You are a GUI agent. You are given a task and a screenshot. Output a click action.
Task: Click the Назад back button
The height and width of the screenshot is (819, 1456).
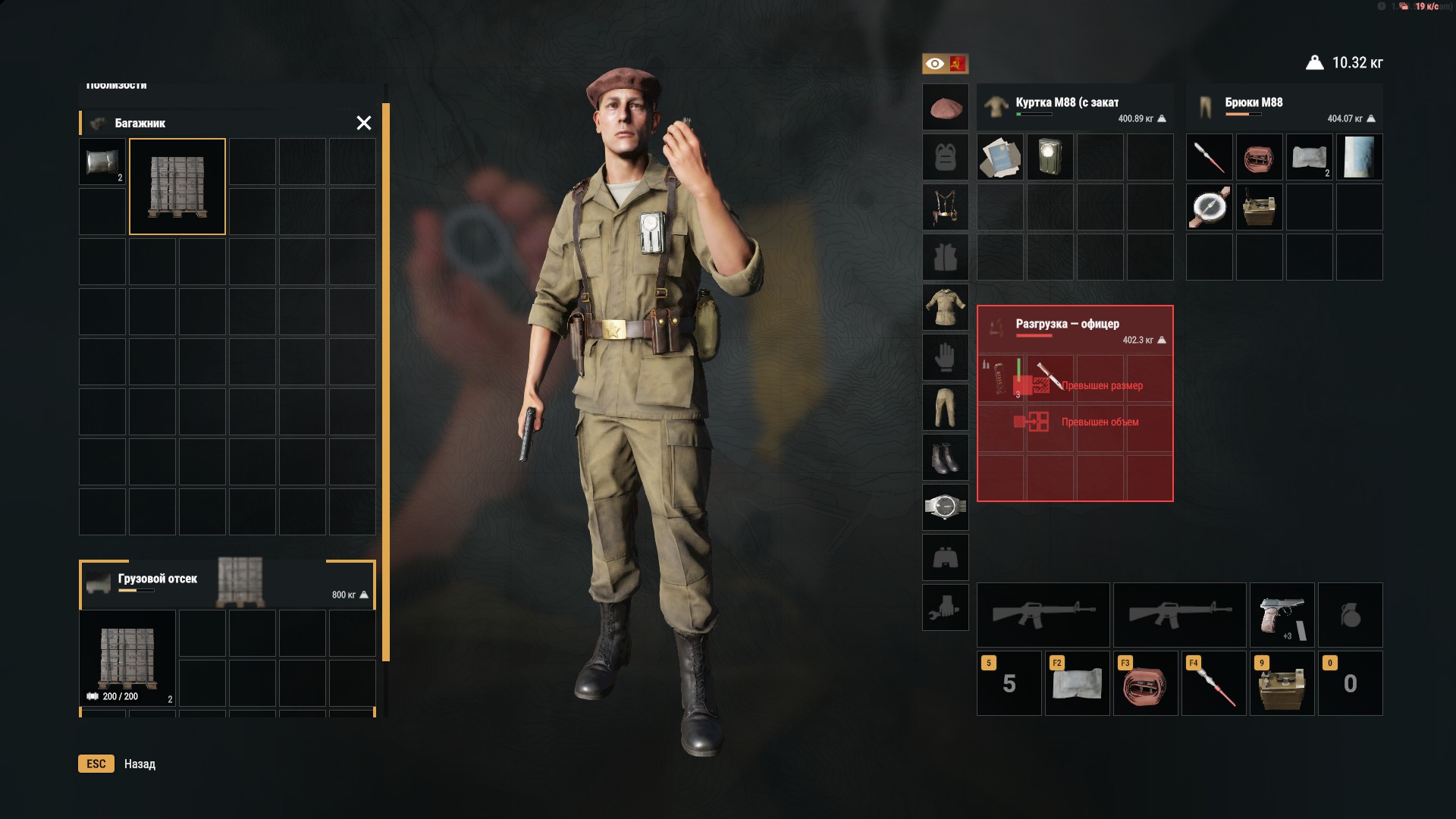140,764
